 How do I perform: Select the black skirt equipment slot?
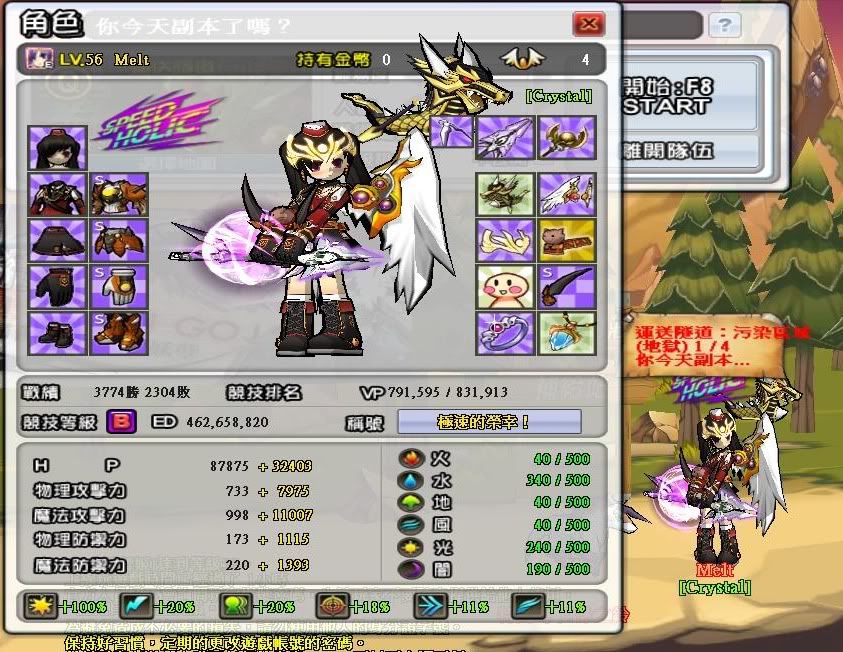[57, 240]
